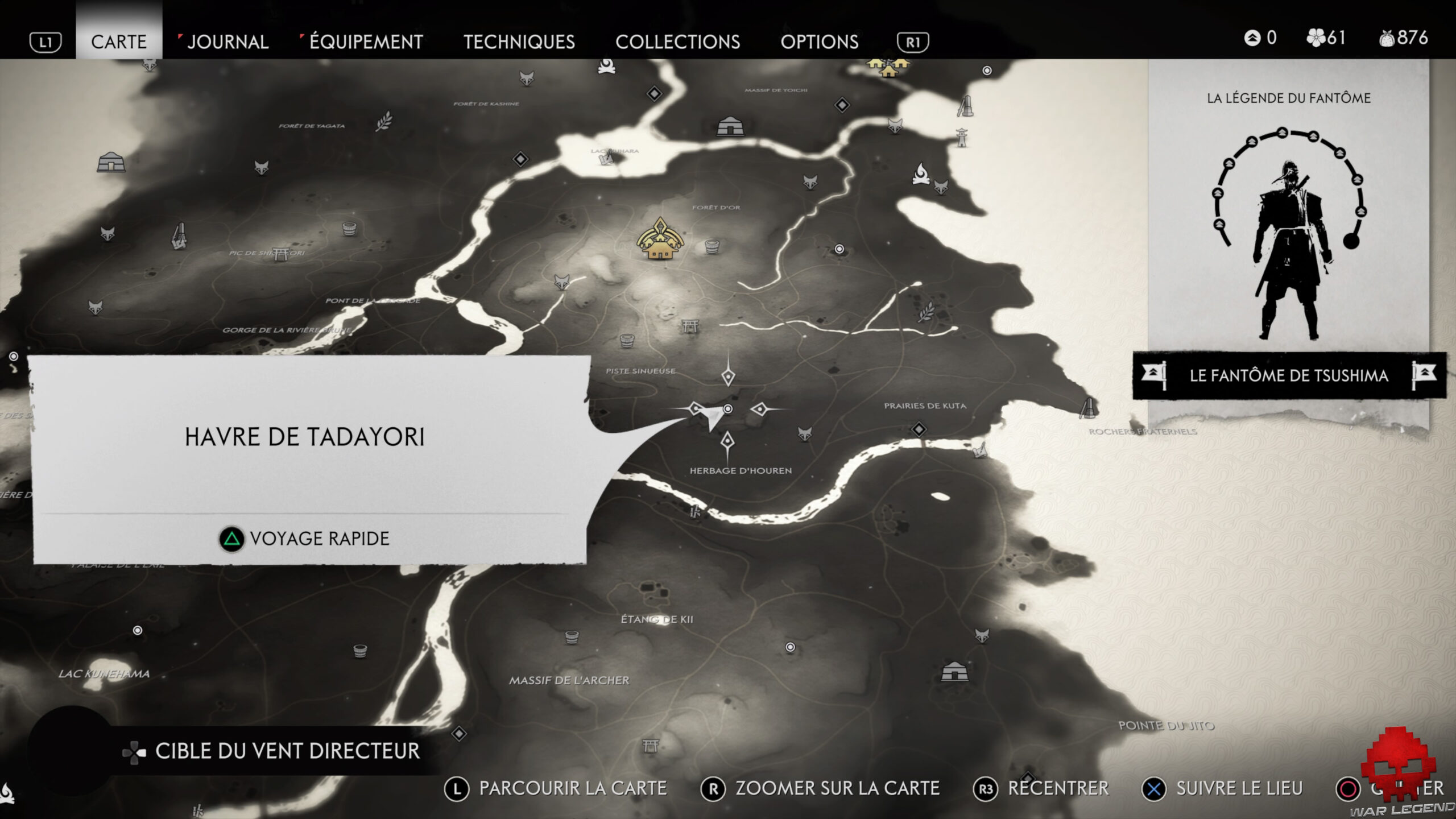This screenshot has height=819, width=1456.
Task: Click the yurt Mongol camp icon below Massif de Yoichi
Action: pyautogui.click(x=730, y=127)
